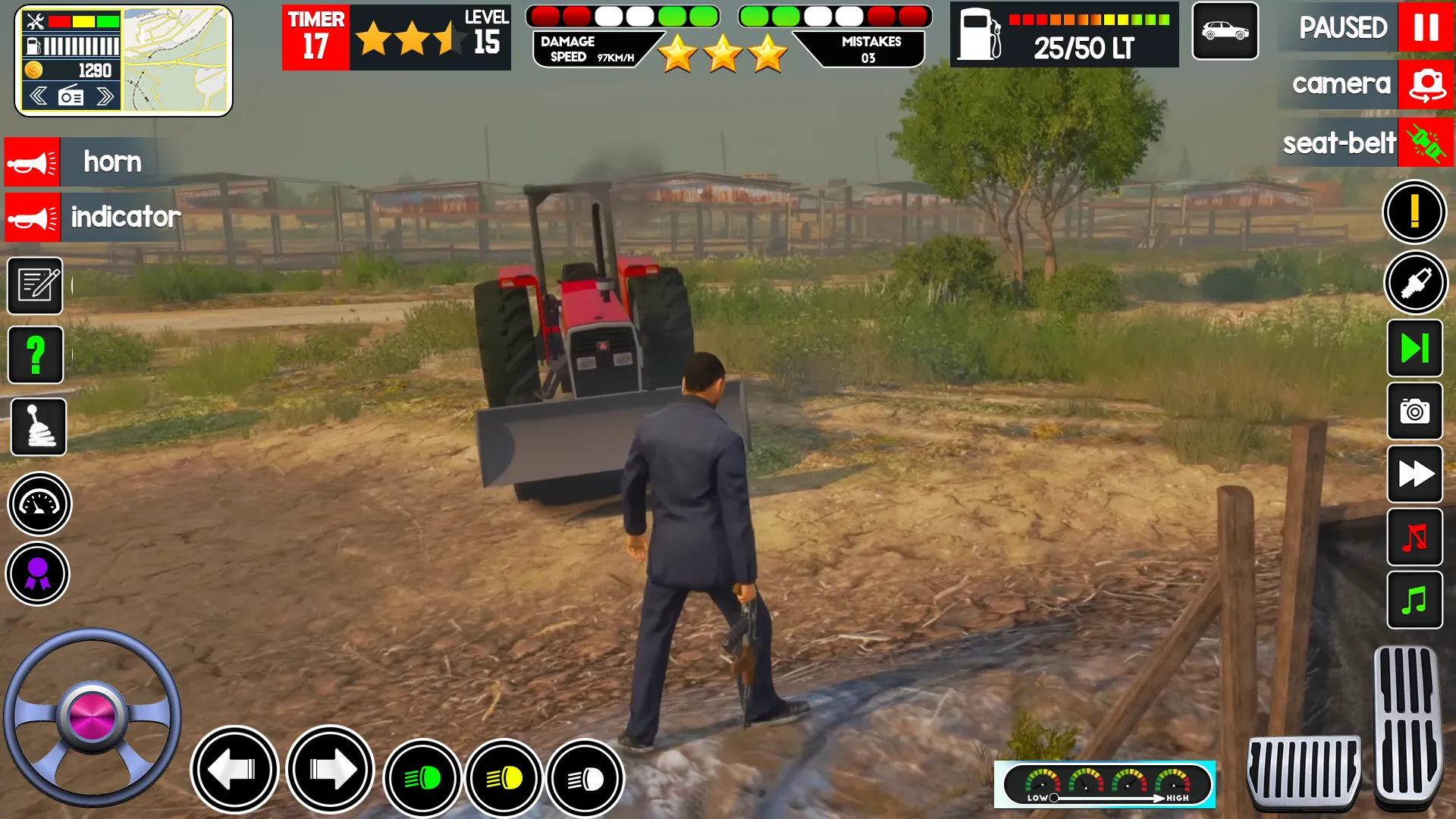Toggle the green headlight button
The width and height of the screenshot is (1456, 819).
[x=423, y=778]
